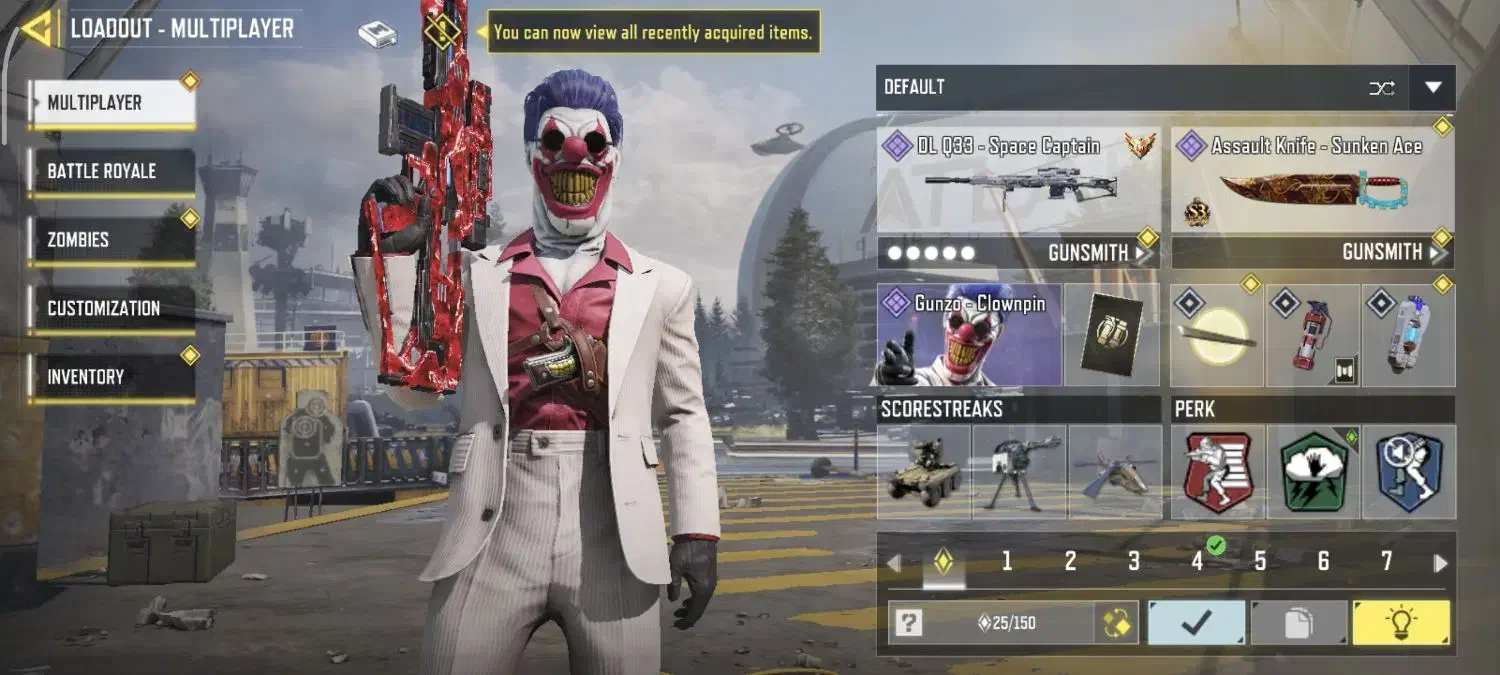Open the Inventory tab

110,377
